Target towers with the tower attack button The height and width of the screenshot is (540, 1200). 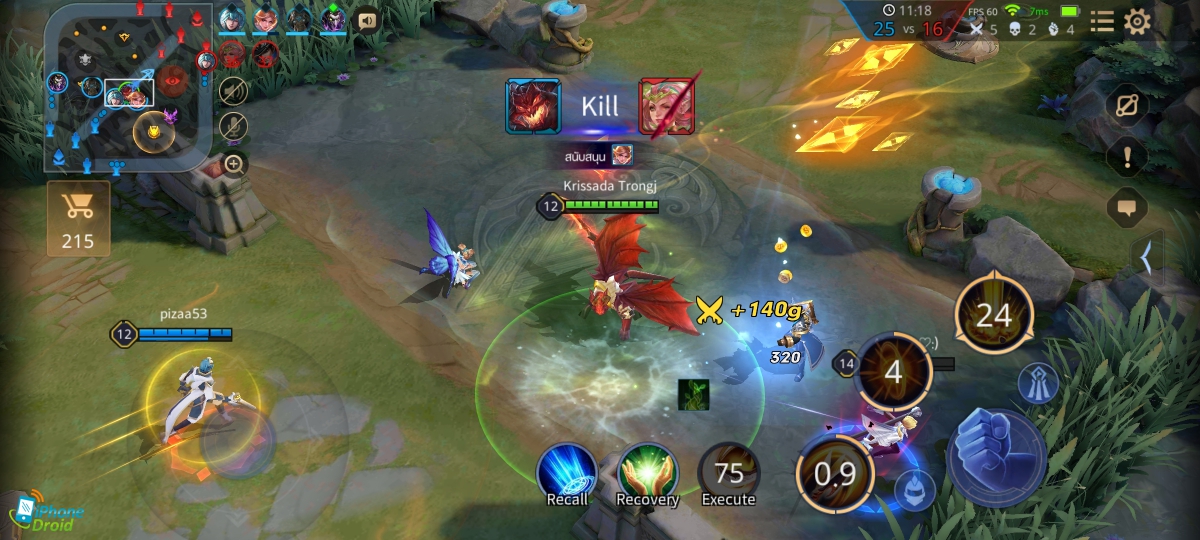click(1039, 385)
